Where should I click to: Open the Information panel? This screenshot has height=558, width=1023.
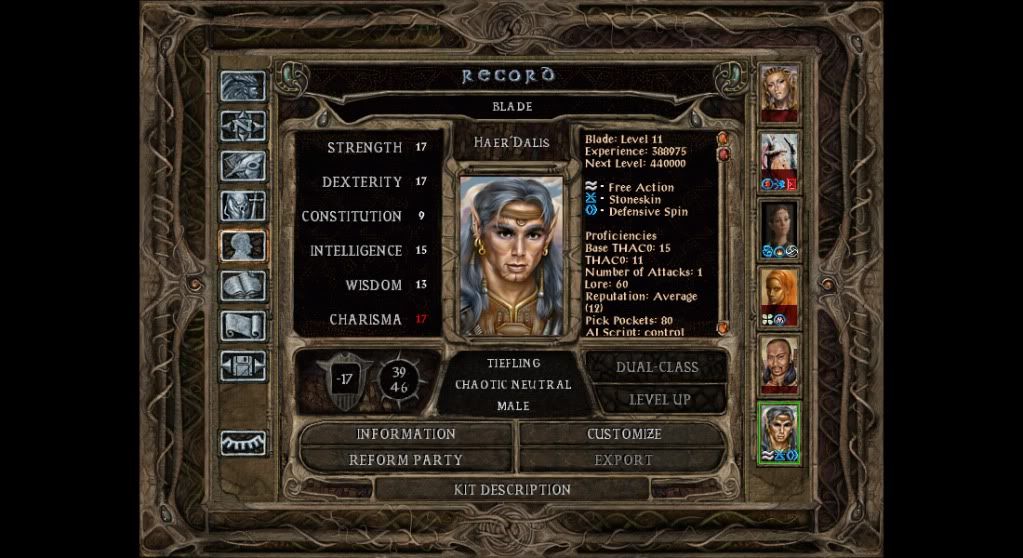pos(406,434)
